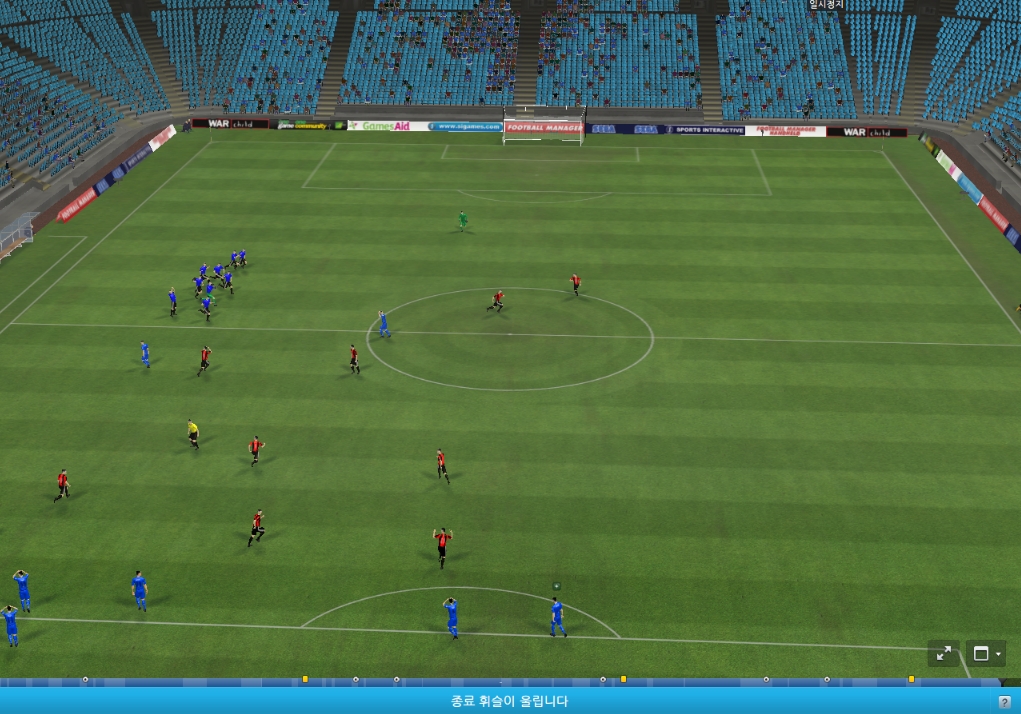Open the window view dropdown
Screen dimensions: 1021x714
point(986,654)
